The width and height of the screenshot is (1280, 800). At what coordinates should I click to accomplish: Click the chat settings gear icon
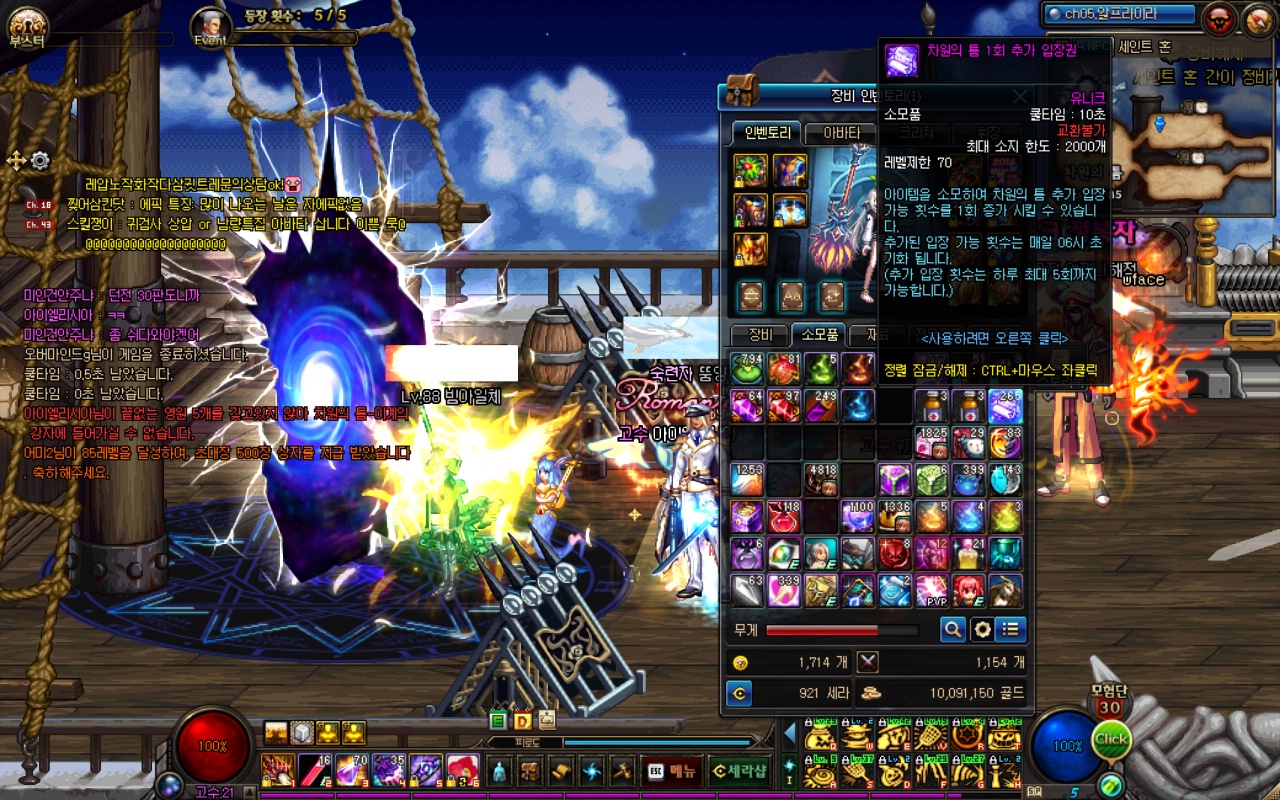[40, 160]
